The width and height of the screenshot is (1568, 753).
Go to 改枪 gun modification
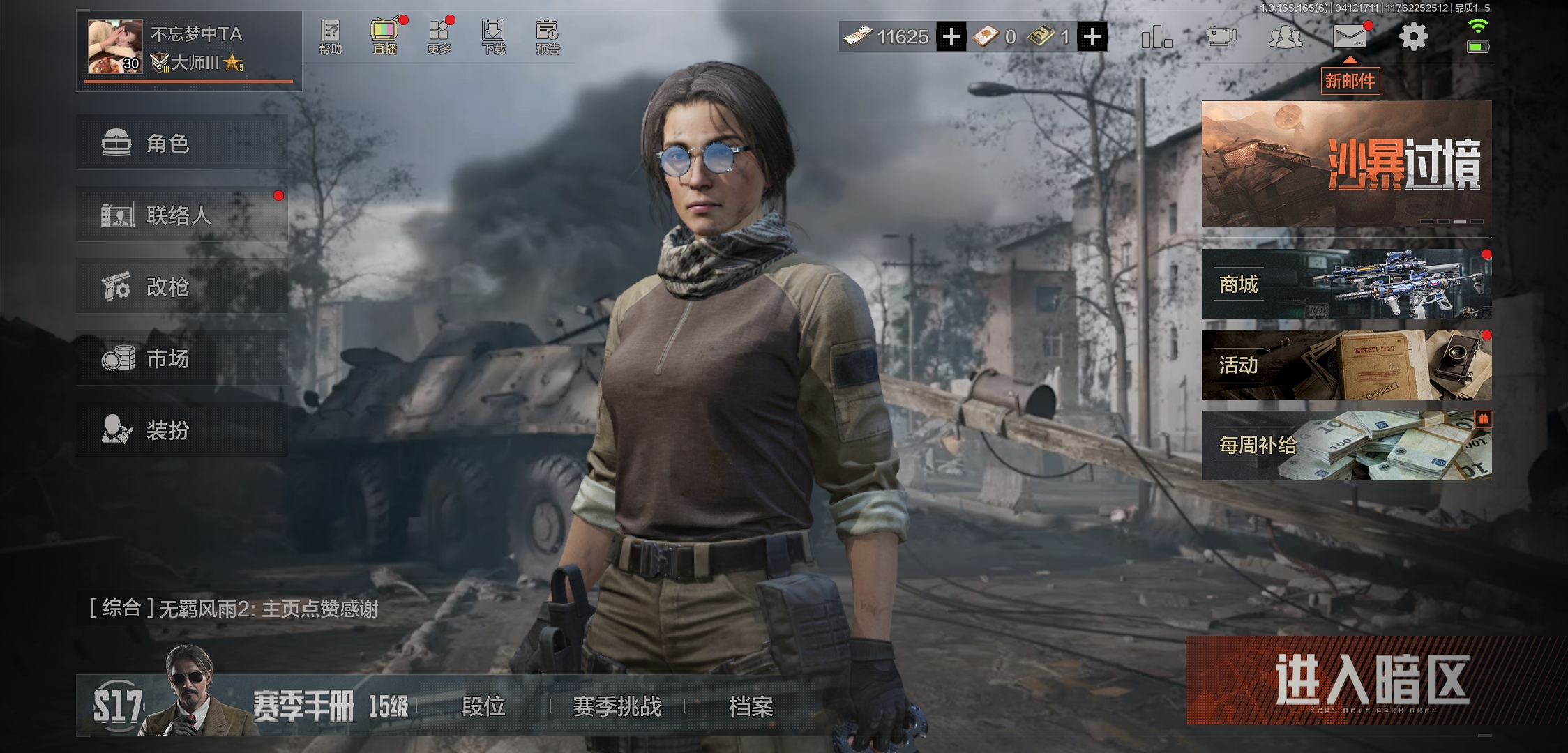pos(181,287)
